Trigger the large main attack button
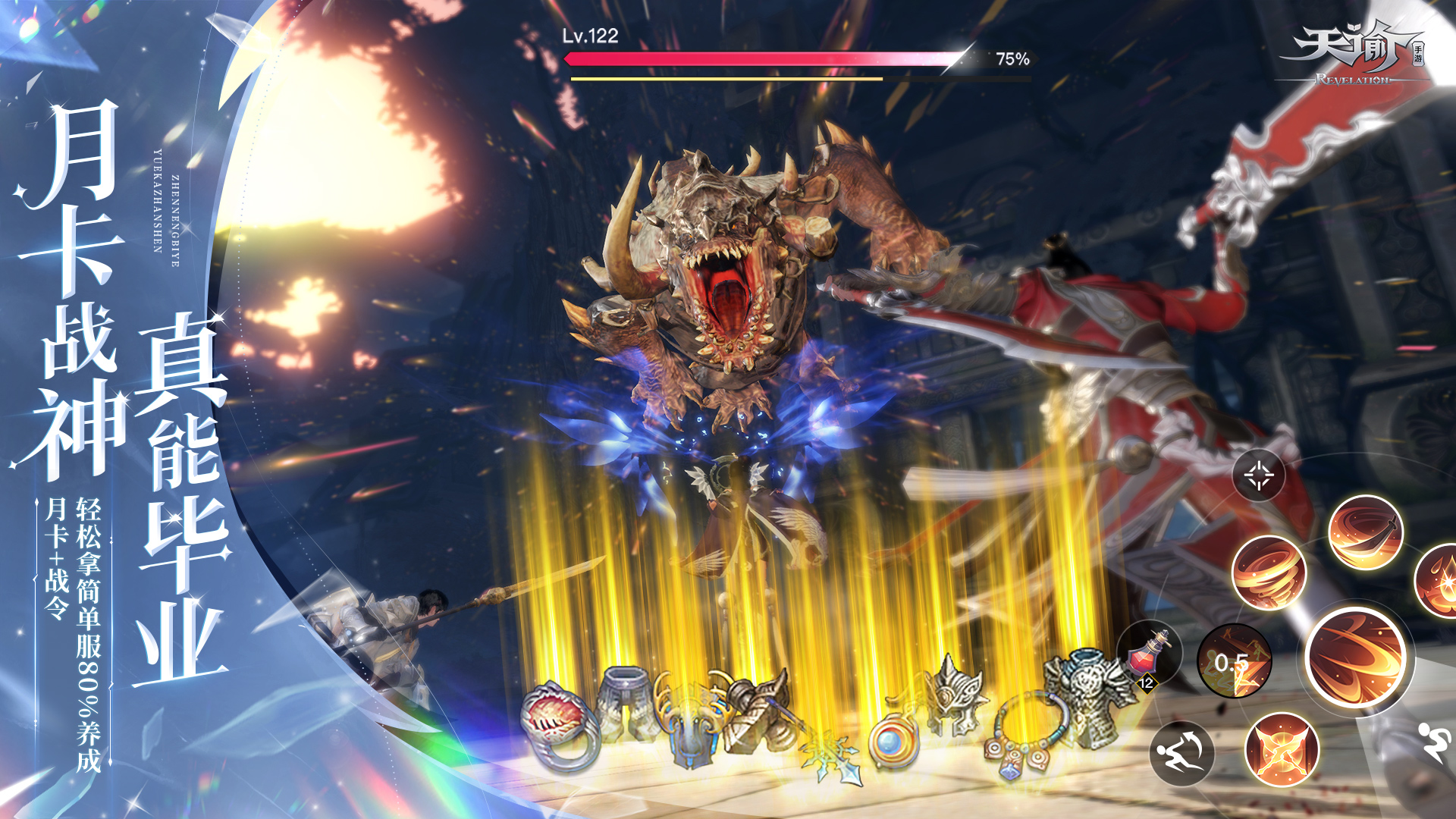Image resolution: width=1456 pixels, height=819 pixels. click(1357, 657)
